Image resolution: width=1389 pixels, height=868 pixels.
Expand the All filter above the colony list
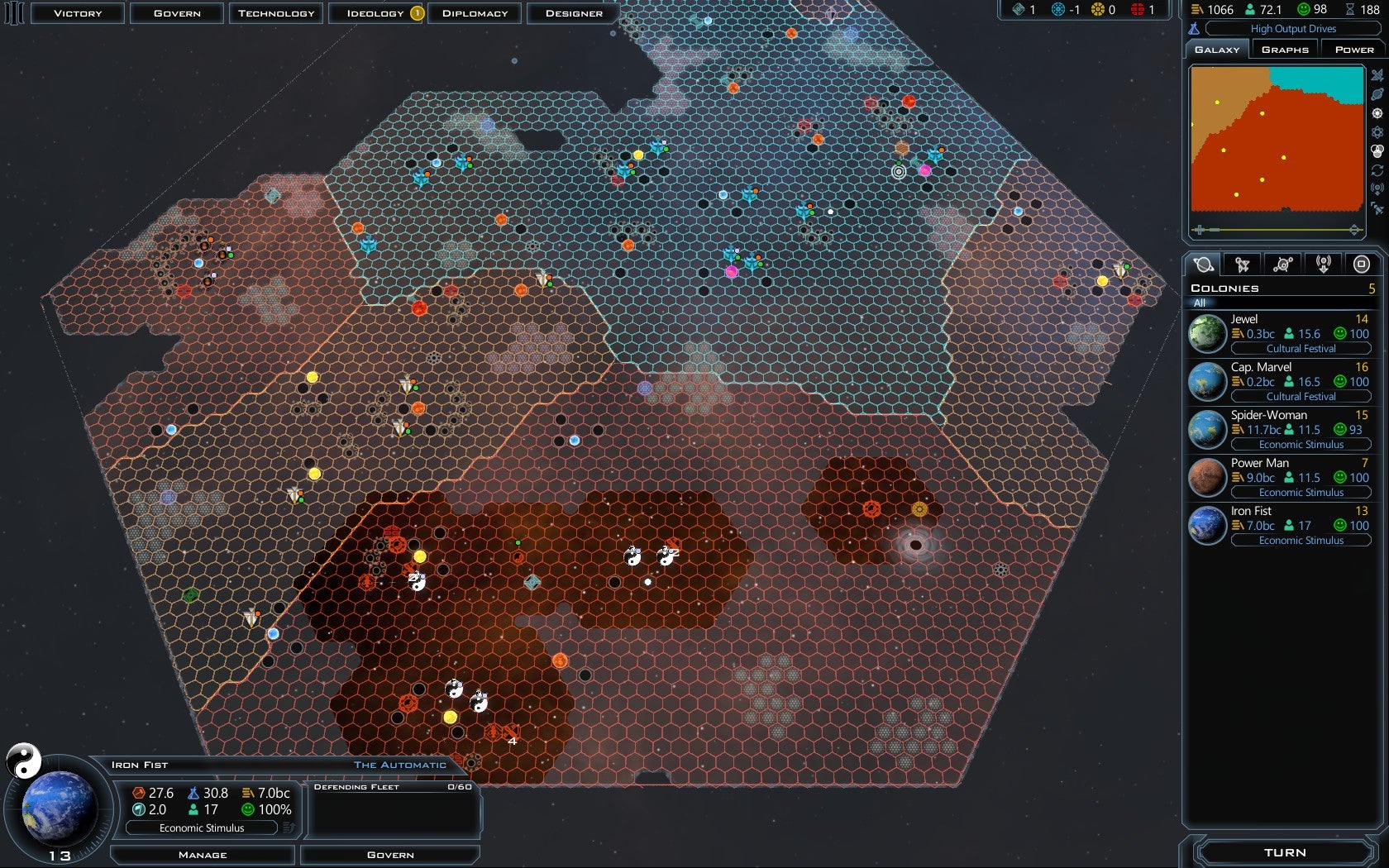1282,303
